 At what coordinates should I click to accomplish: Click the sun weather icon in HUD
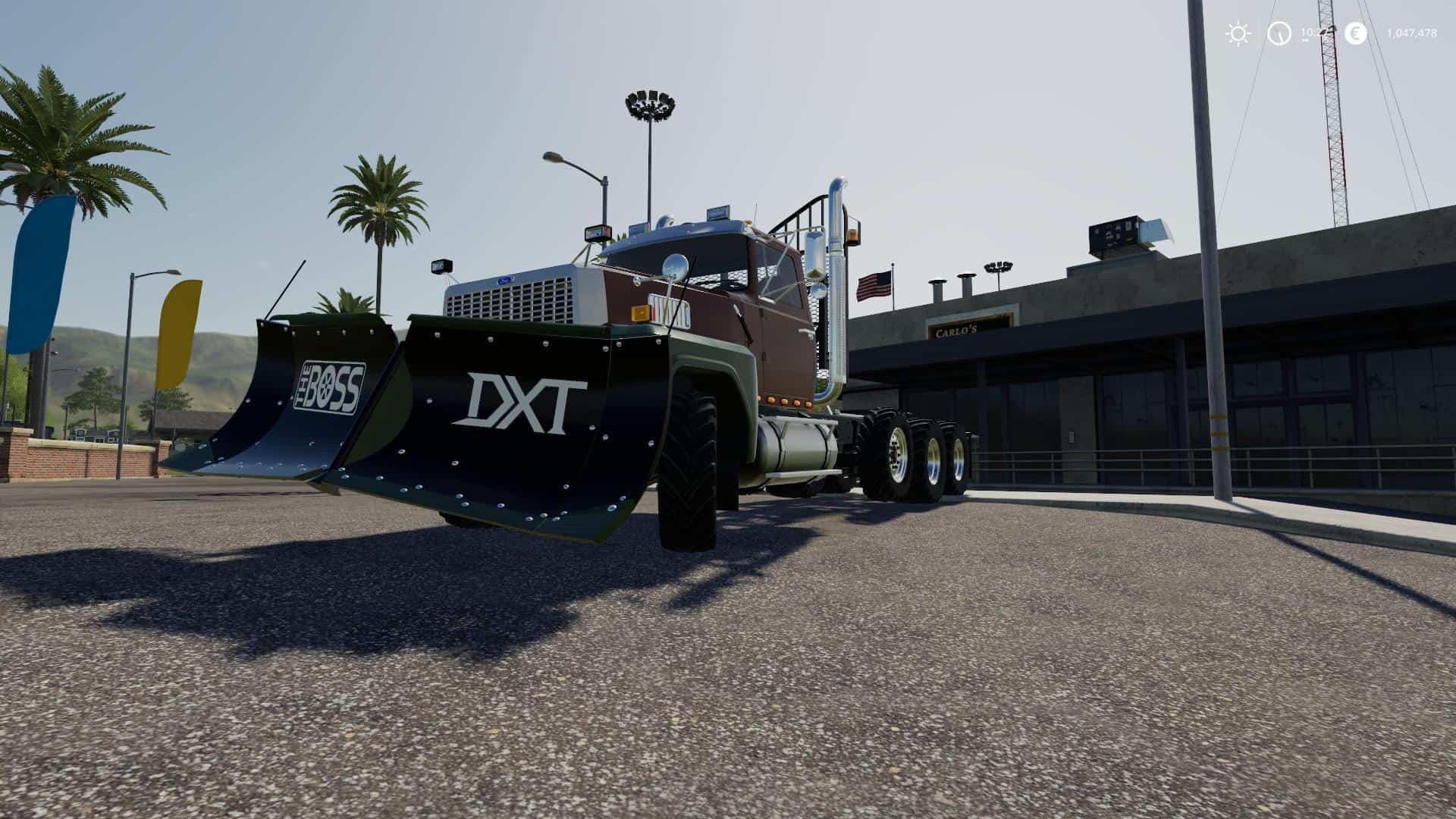1237,33
